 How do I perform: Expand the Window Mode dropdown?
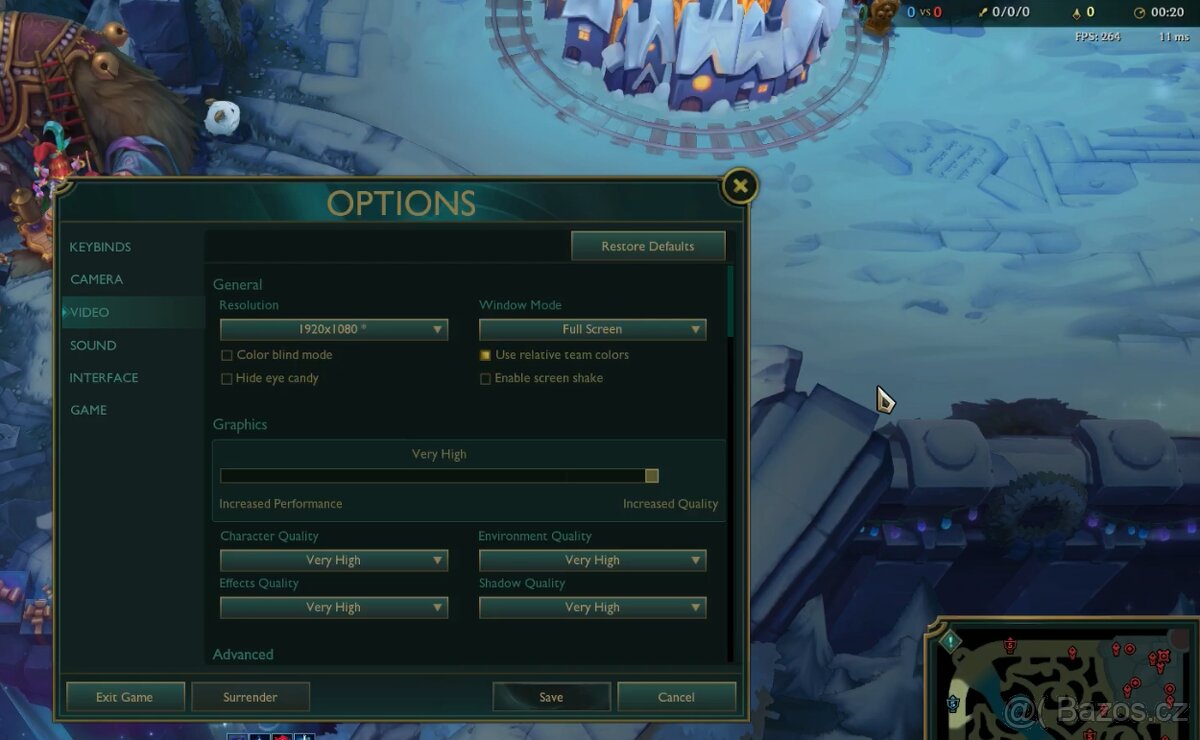592,329
